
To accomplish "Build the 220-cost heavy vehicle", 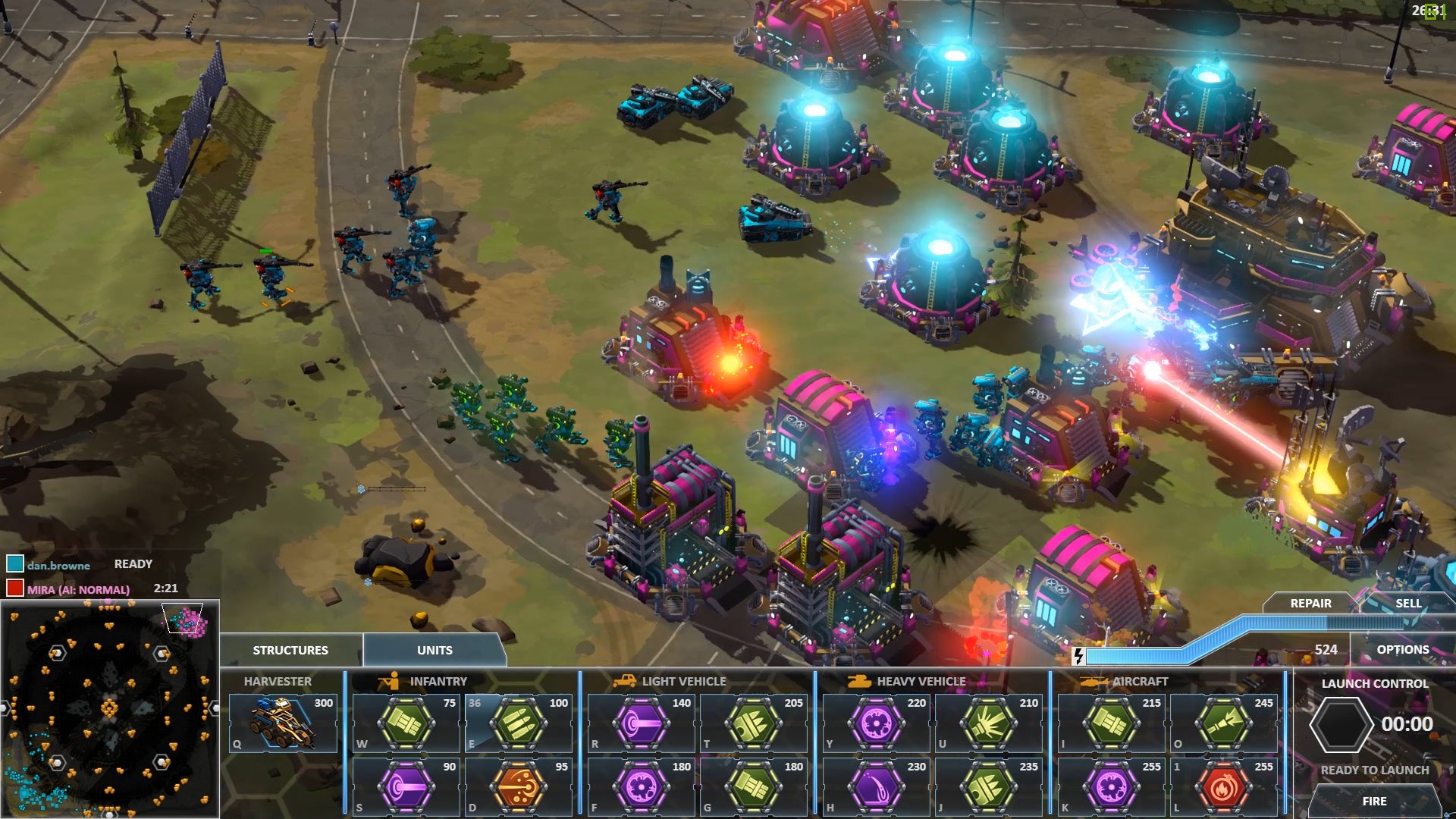I will 877,723.
